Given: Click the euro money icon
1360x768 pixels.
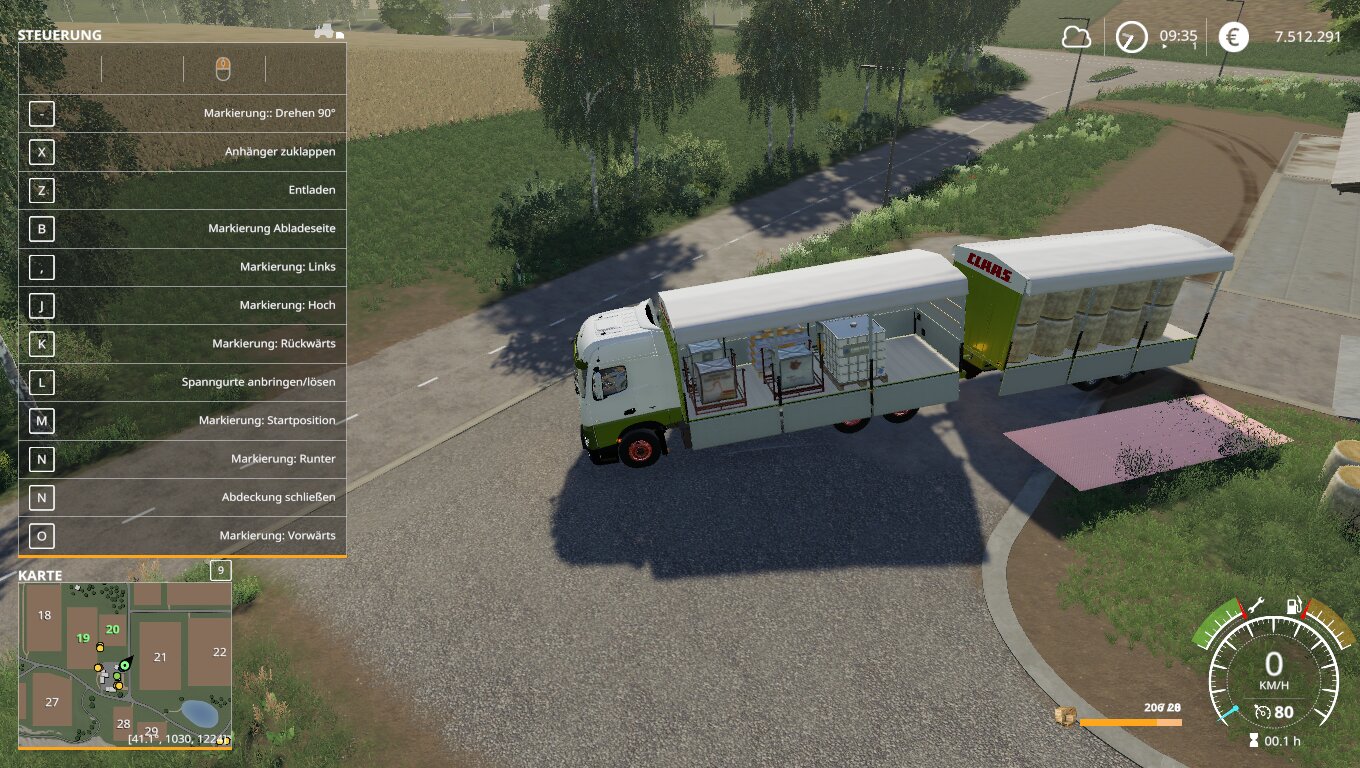Looking at the screenshot, I should [1233, 38].
